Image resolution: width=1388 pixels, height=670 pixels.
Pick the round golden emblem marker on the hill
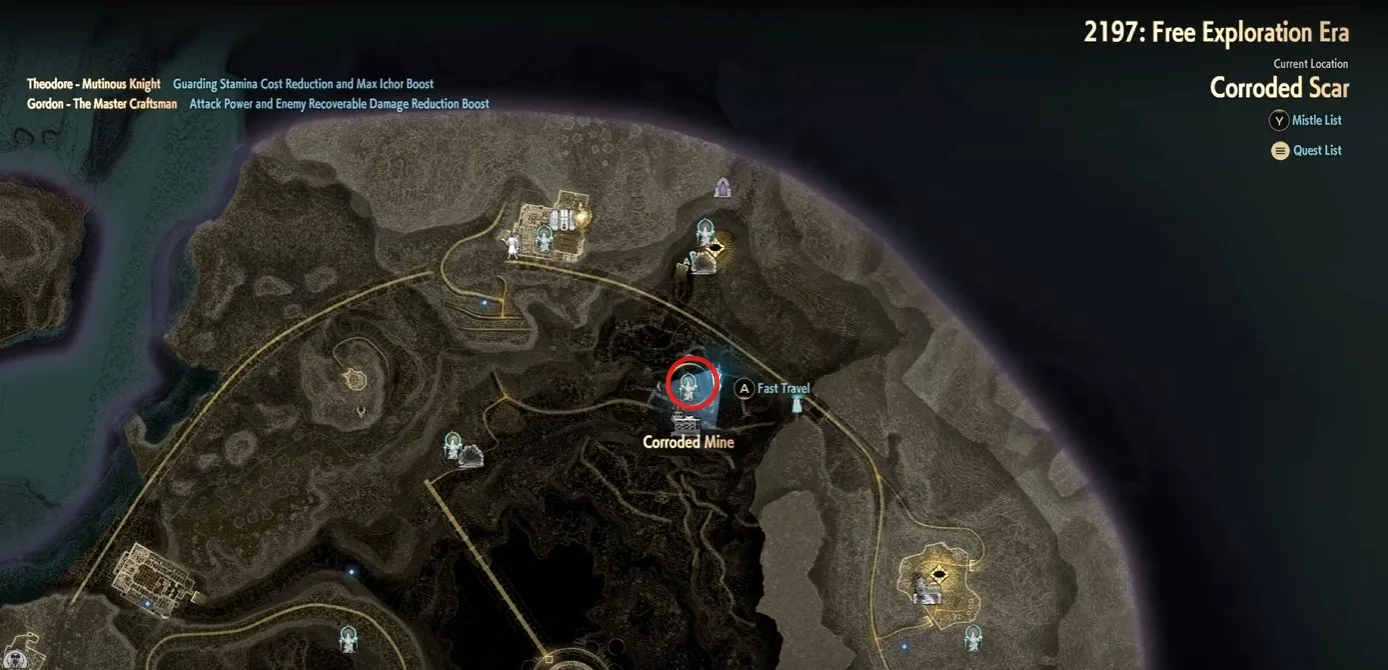(x=352, y=379)
